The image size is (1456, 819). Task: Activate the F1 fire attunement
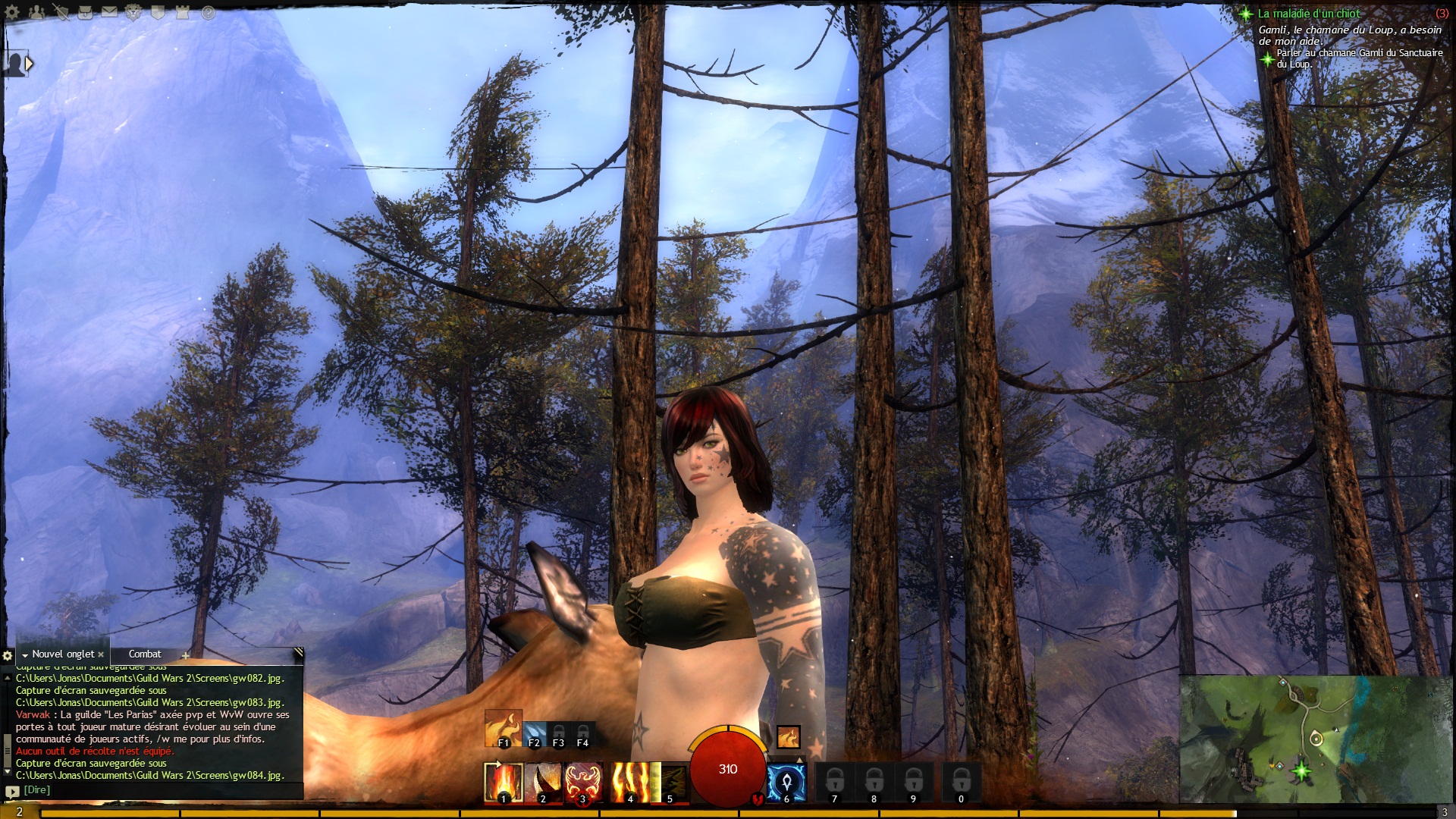point(503,729)
